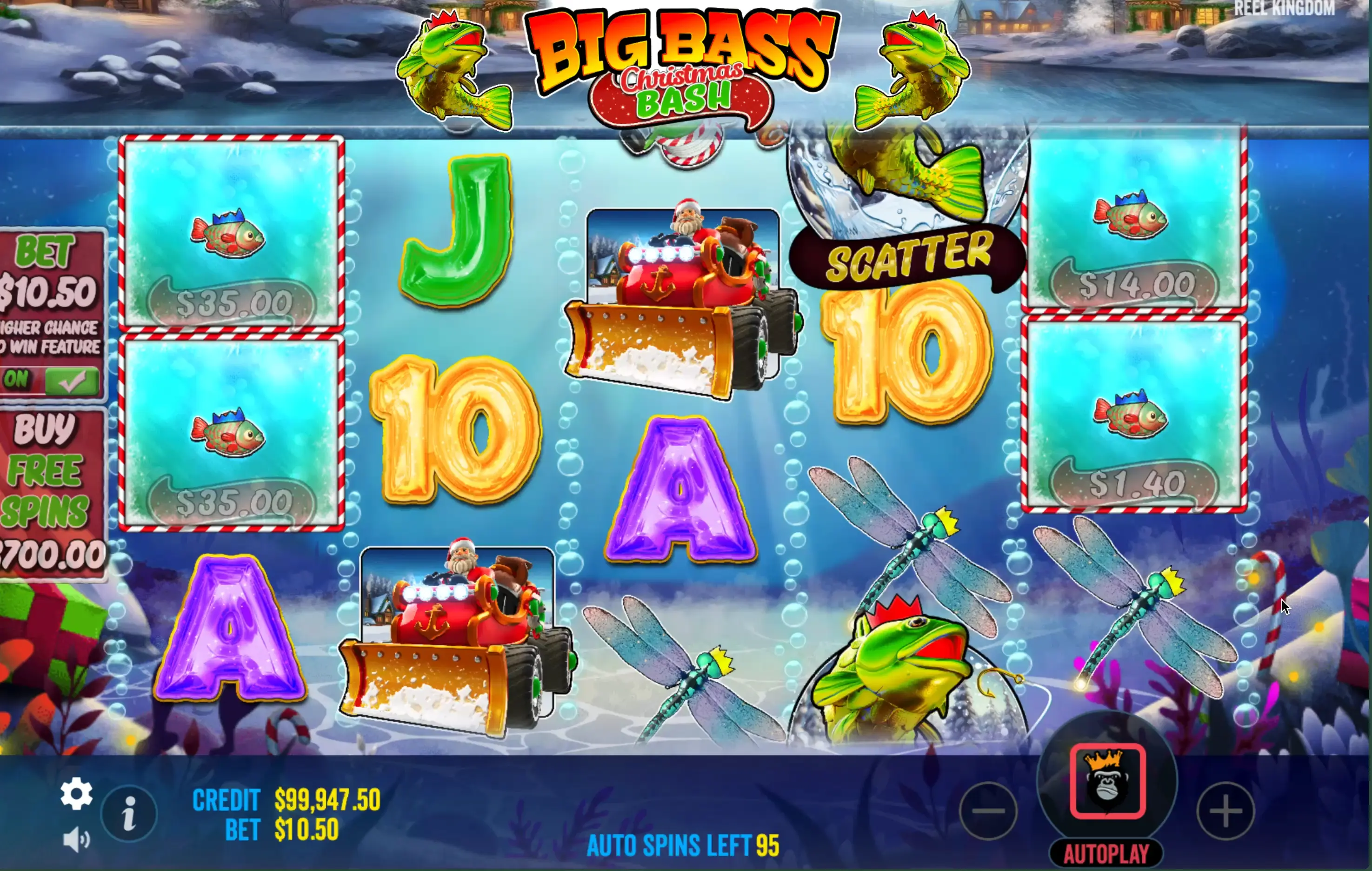1372x871 pixels.
Task: Open the settings gear menu
Action: tap(76, 793)
